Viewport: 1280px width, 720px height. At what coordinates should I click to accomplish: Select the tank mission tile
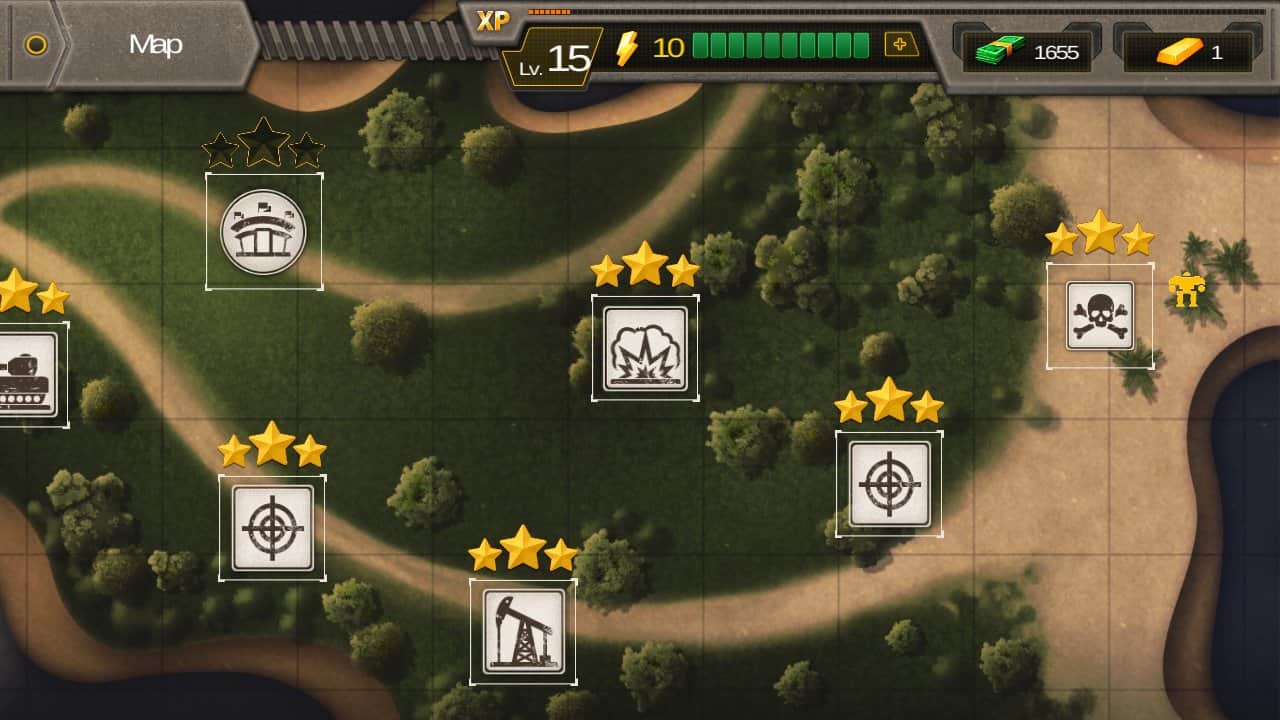26,374
